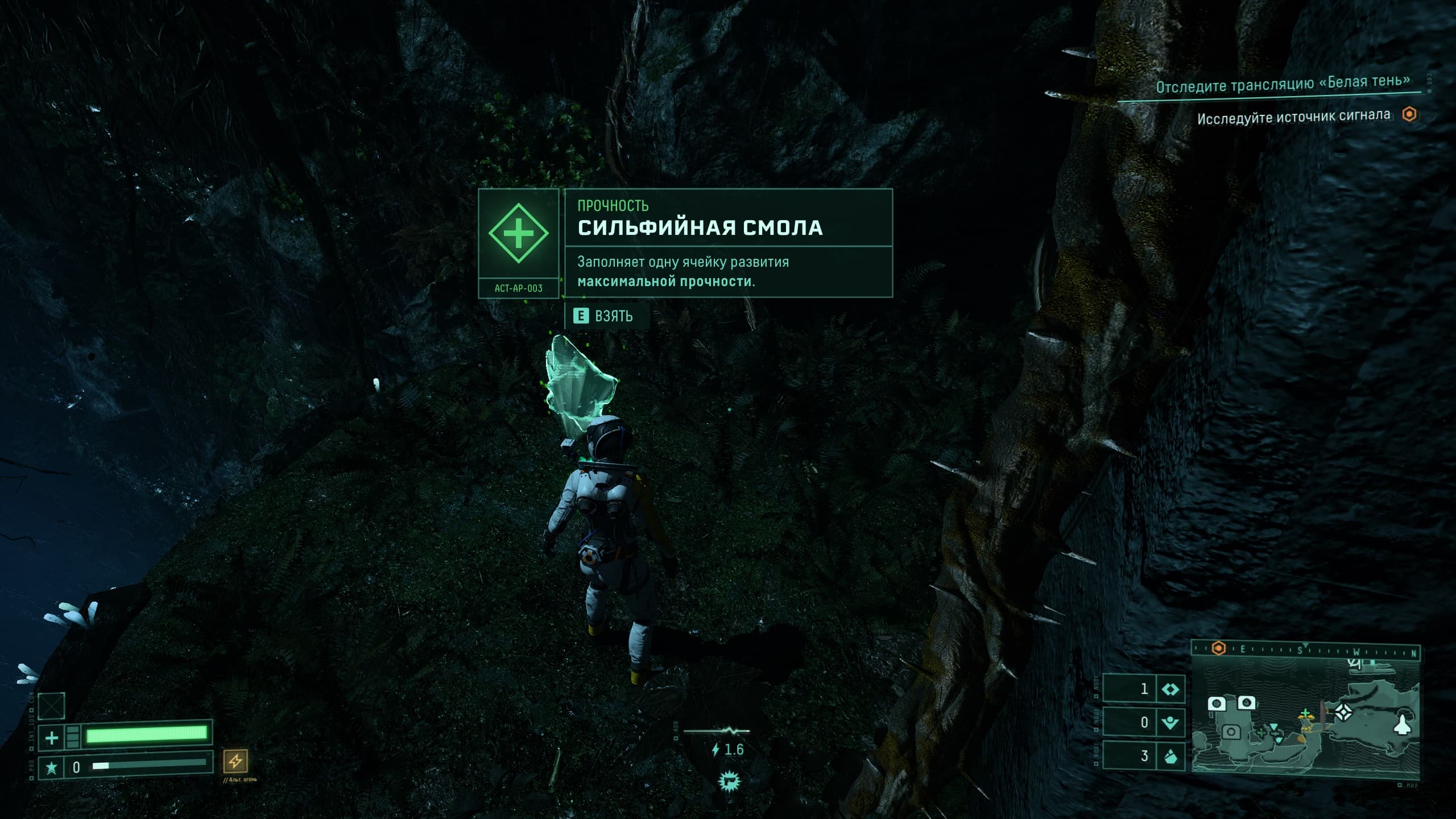Click the weapon icon below the 1.6 readout

[727, 781]
